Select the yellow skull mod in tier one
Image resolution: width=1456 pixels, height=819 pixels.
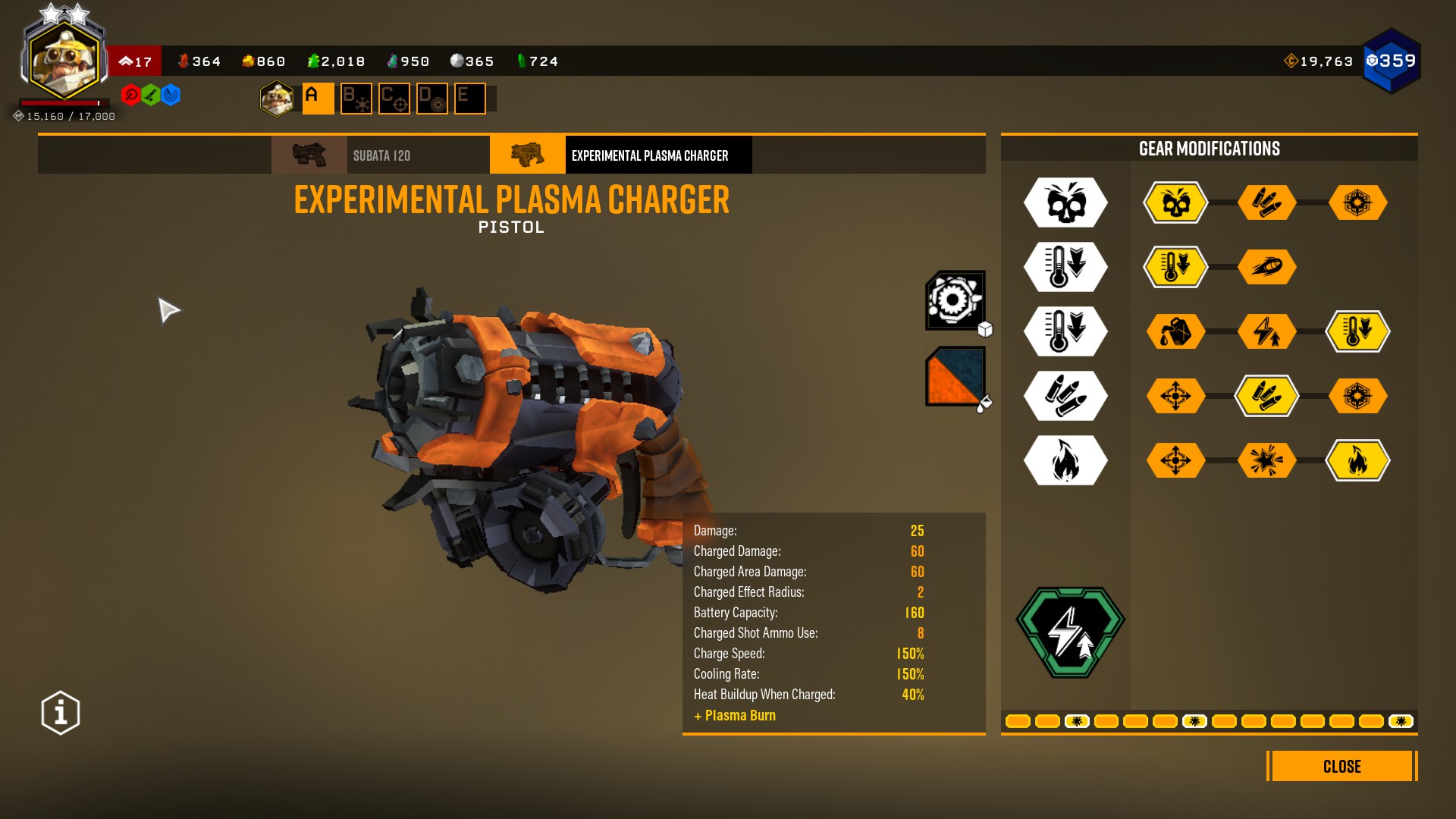(1175, 202)
